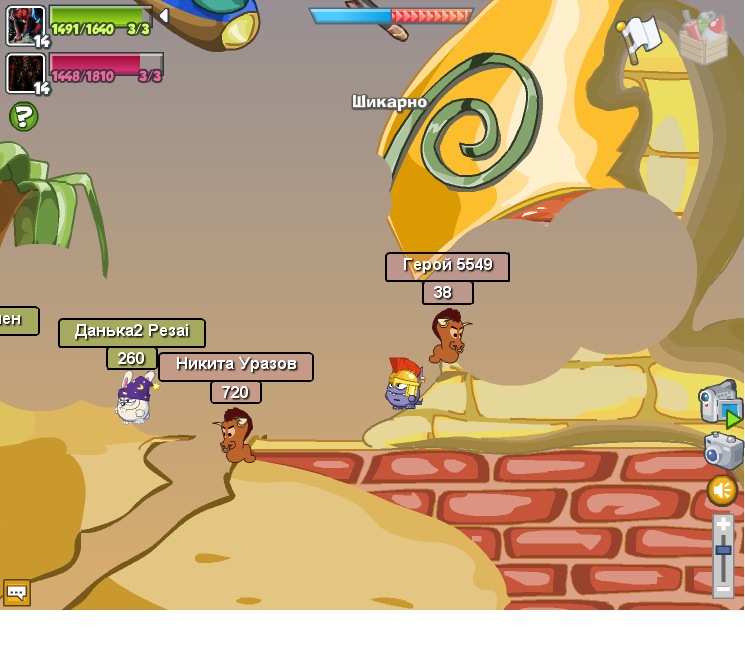Toggle sound with the orange speaker button

click(722, 490)
